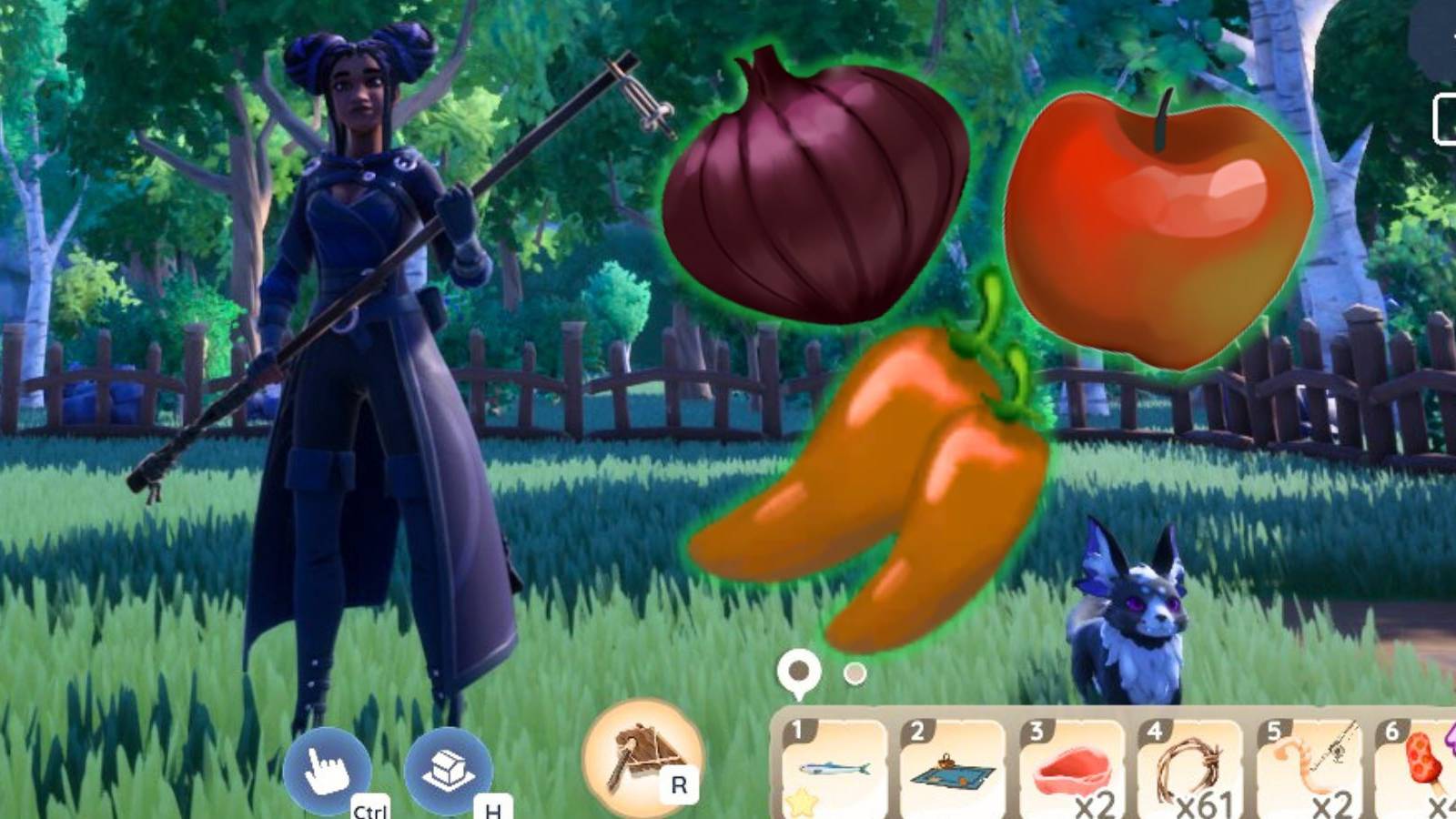Open build mode via the box icon
The width and height of the screenshot is (1456, 819).
tap(448, 771)
